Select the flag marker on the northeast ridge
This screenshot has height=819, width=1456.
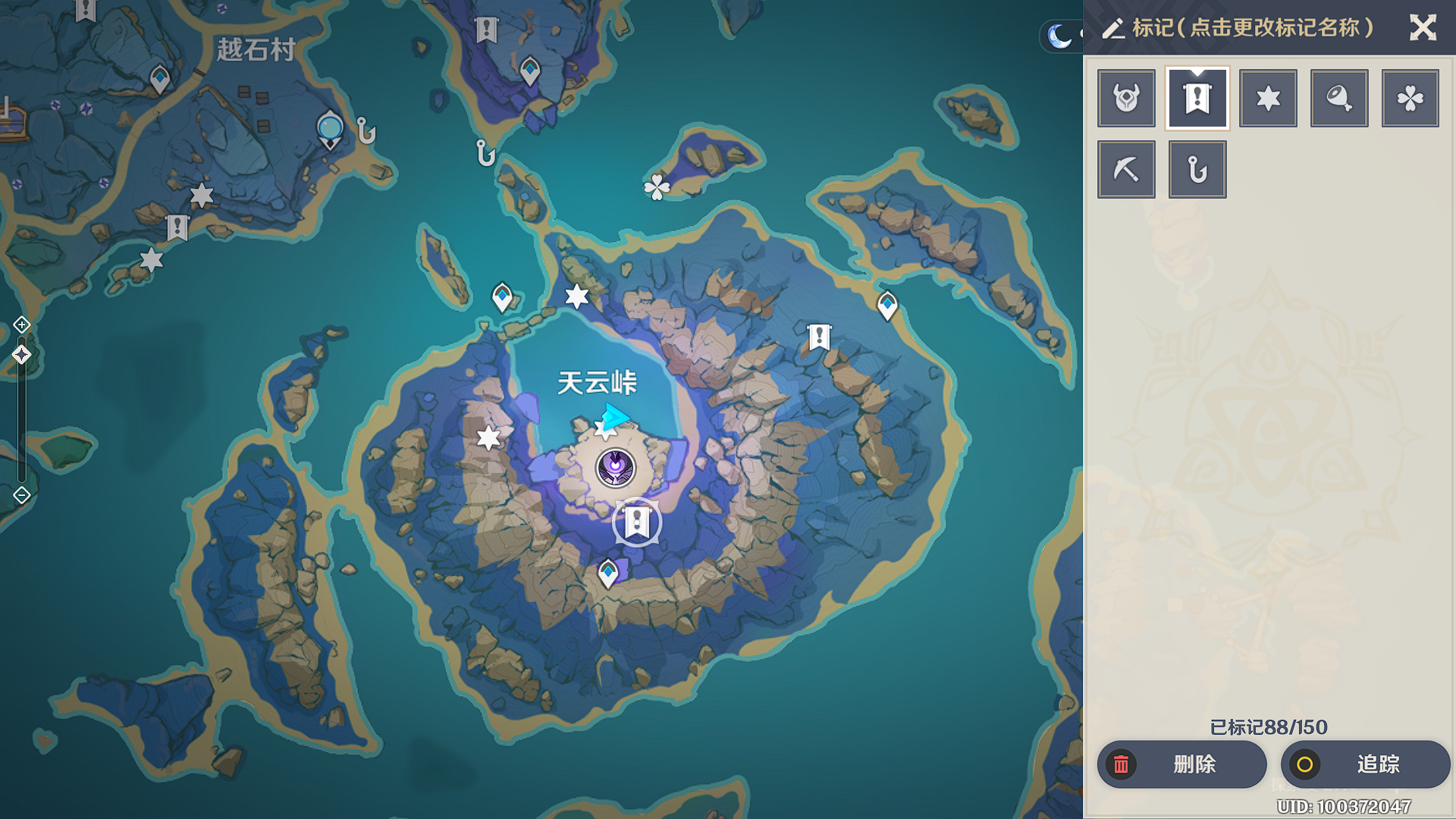[x=819, y=337]
